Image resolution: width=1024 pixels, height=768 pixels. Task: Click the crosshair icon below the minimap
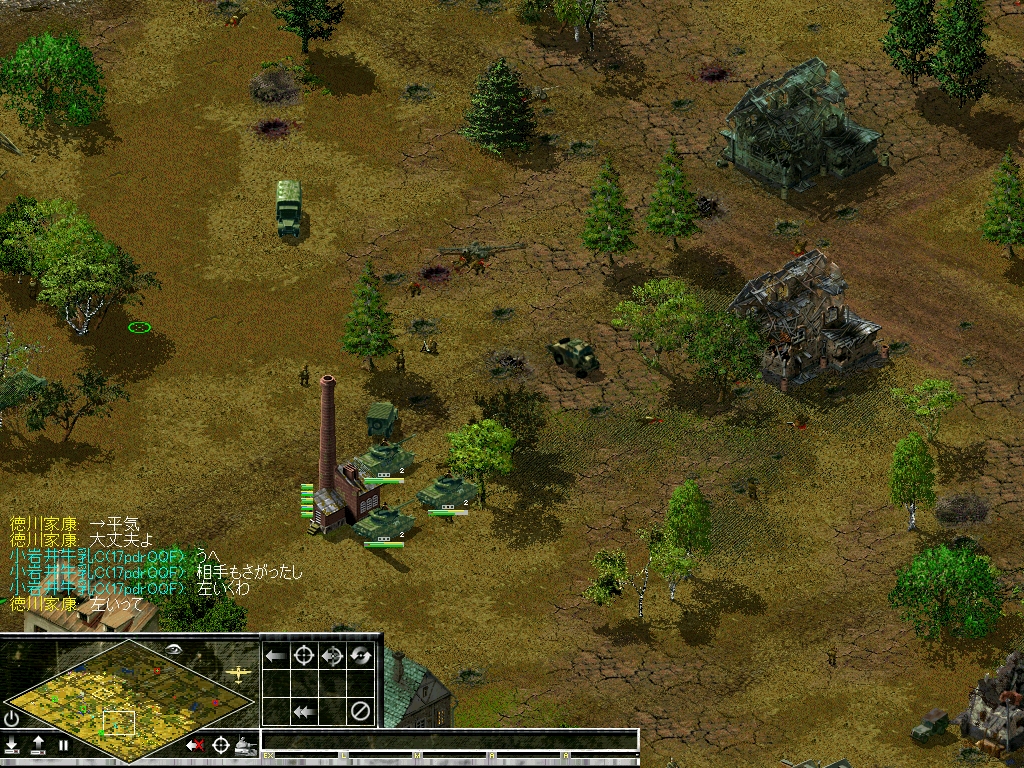pyautogui.click(x=220, y=745)
